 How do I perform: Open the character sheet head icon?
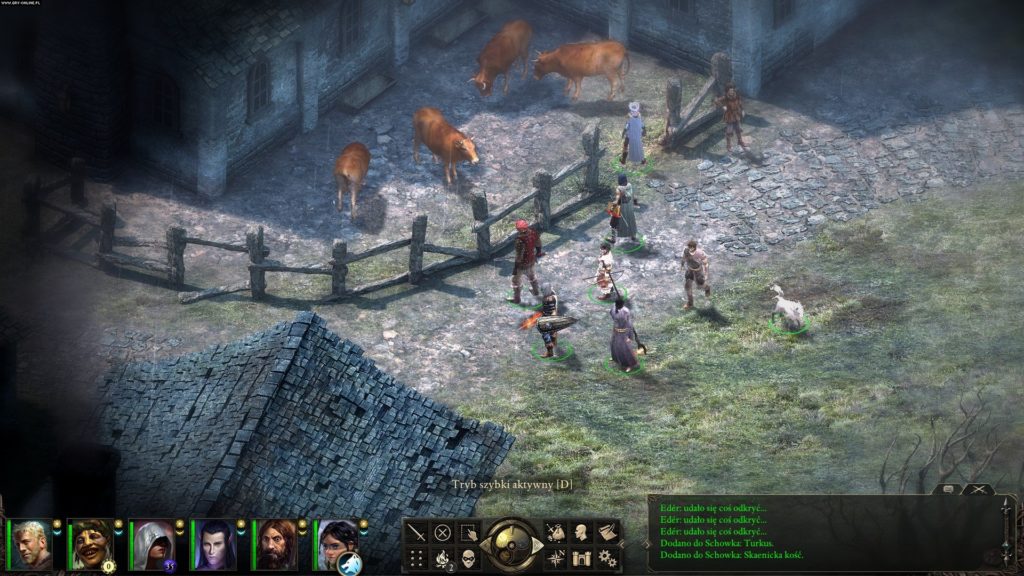pos(581,533)
